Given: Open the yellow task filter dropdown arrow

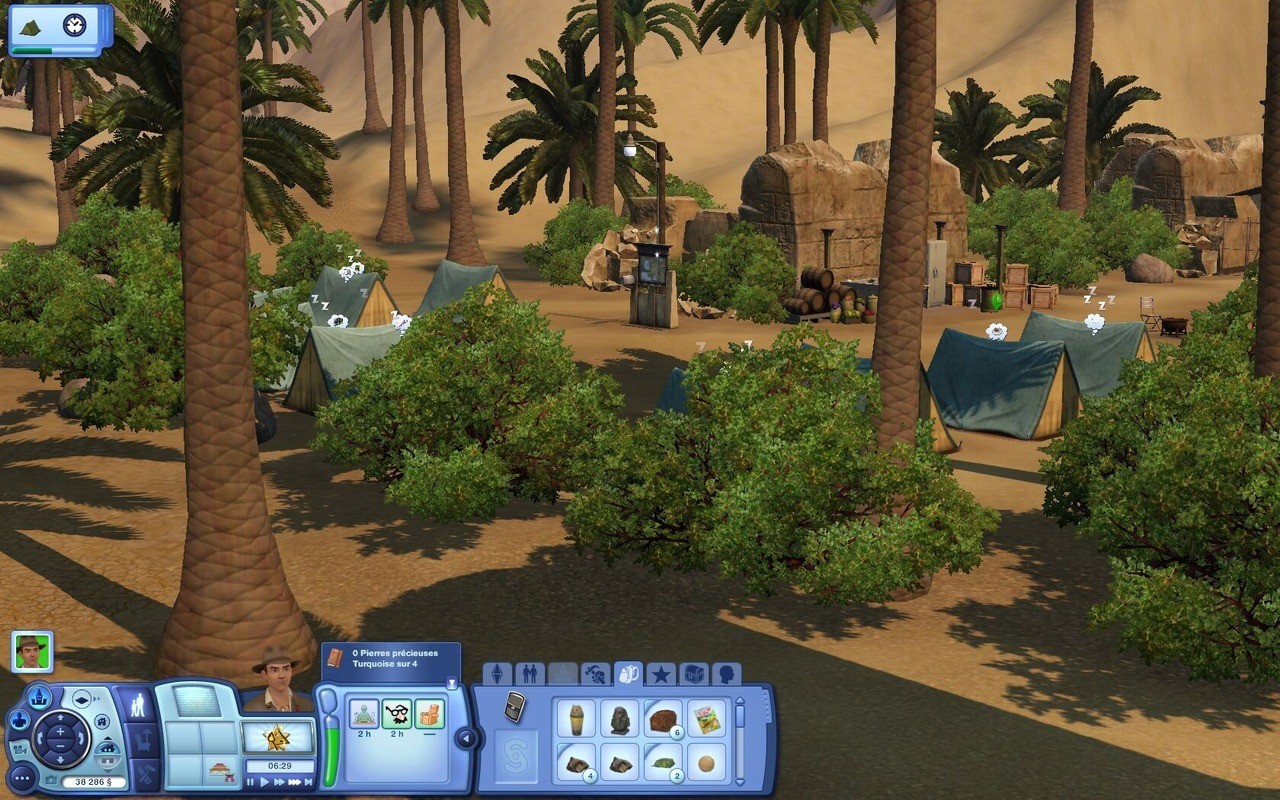Looking at the screenshot, I should point(451,681).
